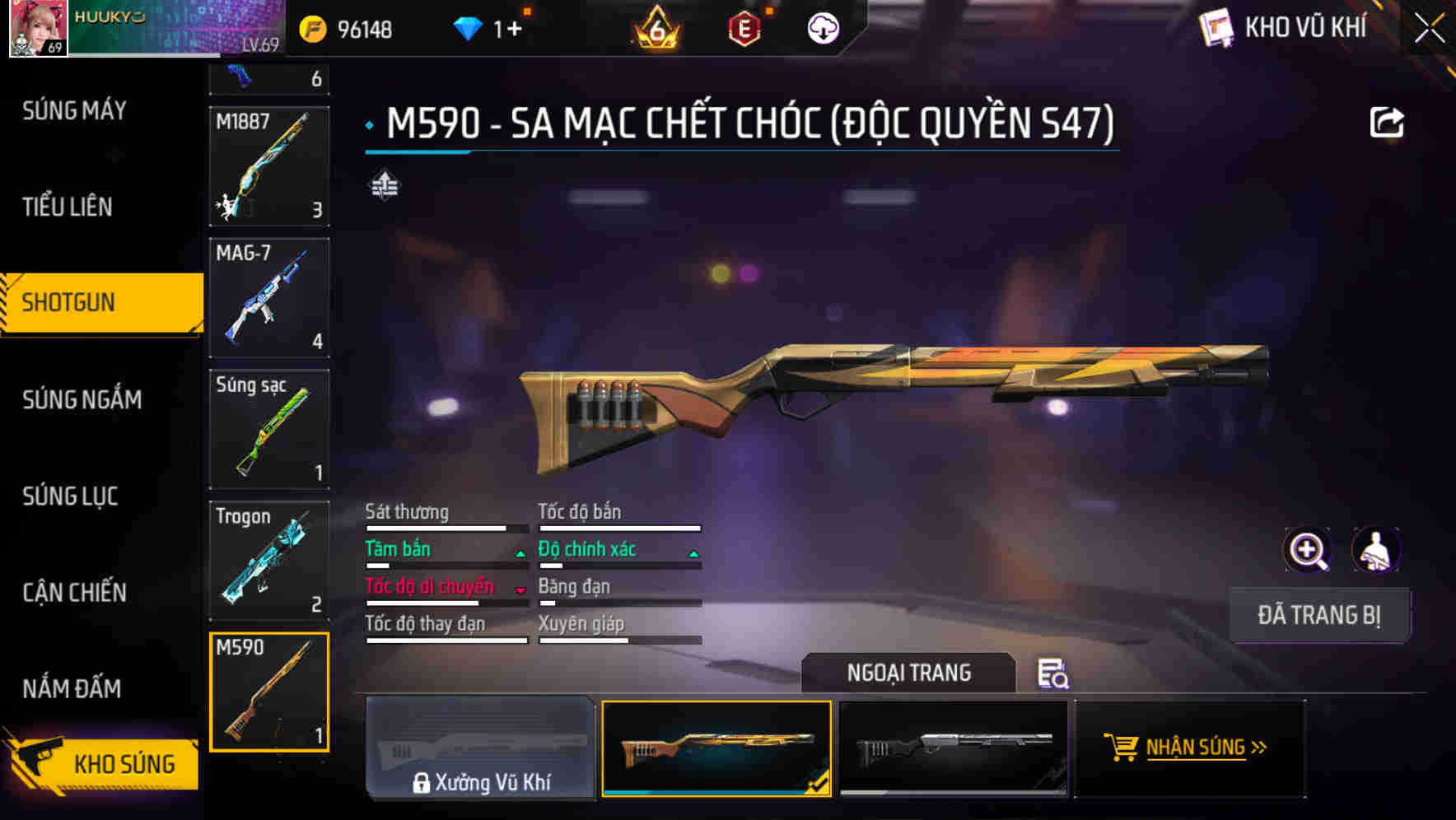Open the skin search icon next to Ngoại Trang

[1054, 673]
